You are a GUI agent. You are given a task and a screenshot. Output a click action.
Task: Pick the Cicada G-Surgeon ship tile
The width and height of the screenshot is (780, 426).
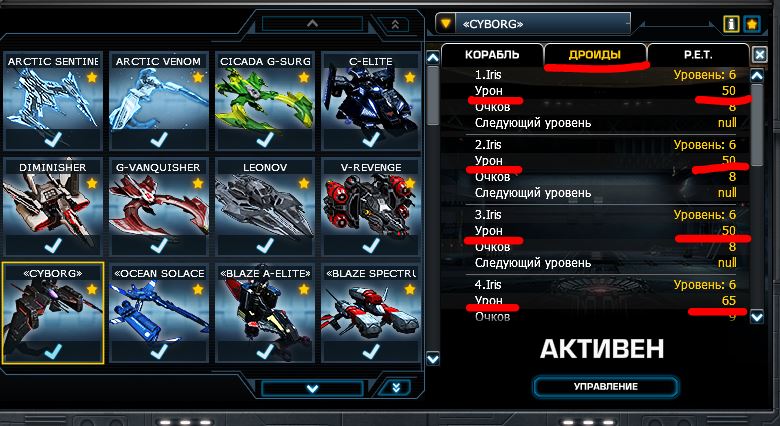(x=265, y=105)
